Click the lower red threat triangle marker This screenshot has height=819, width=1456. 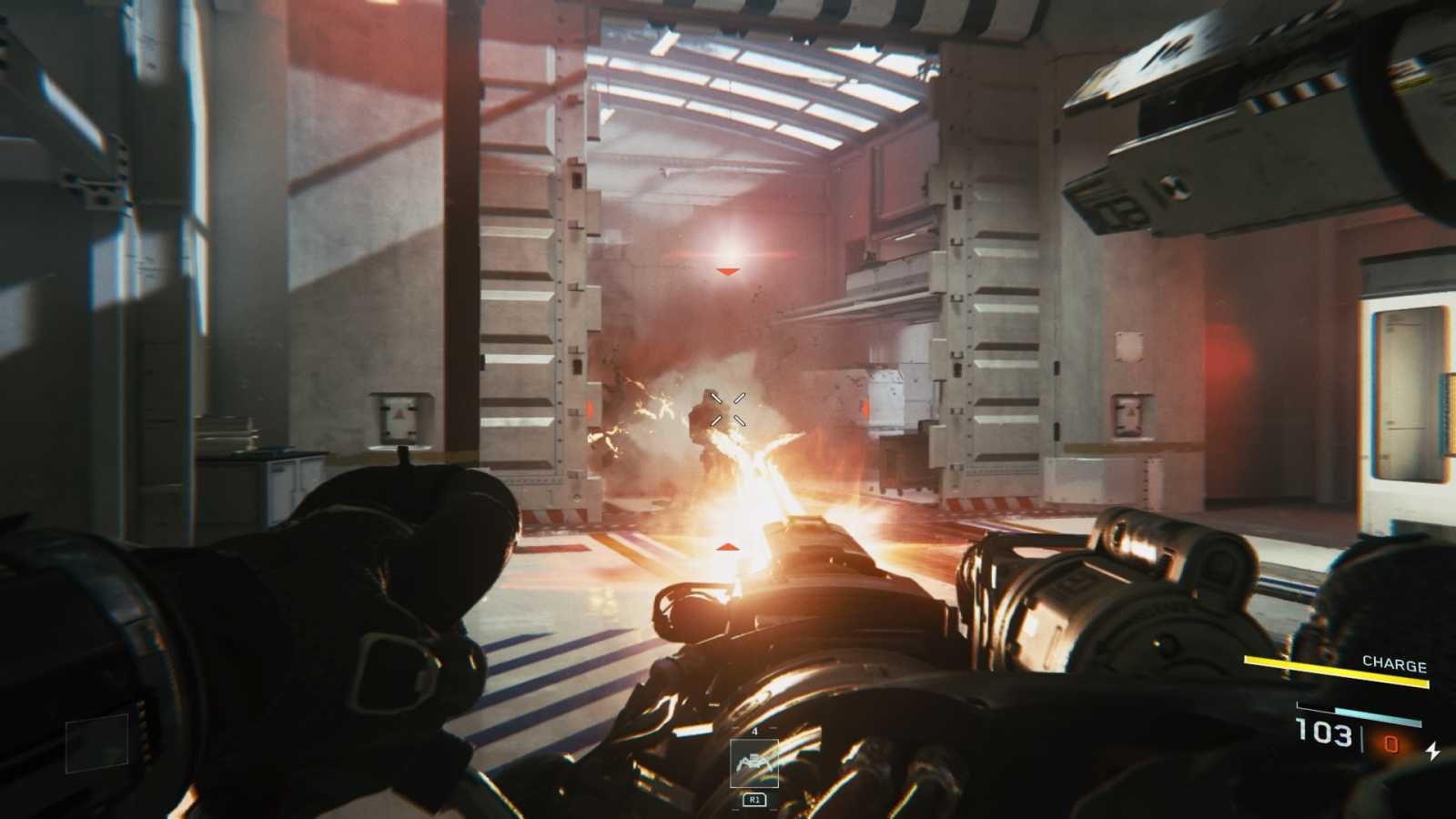coord(727,547)
